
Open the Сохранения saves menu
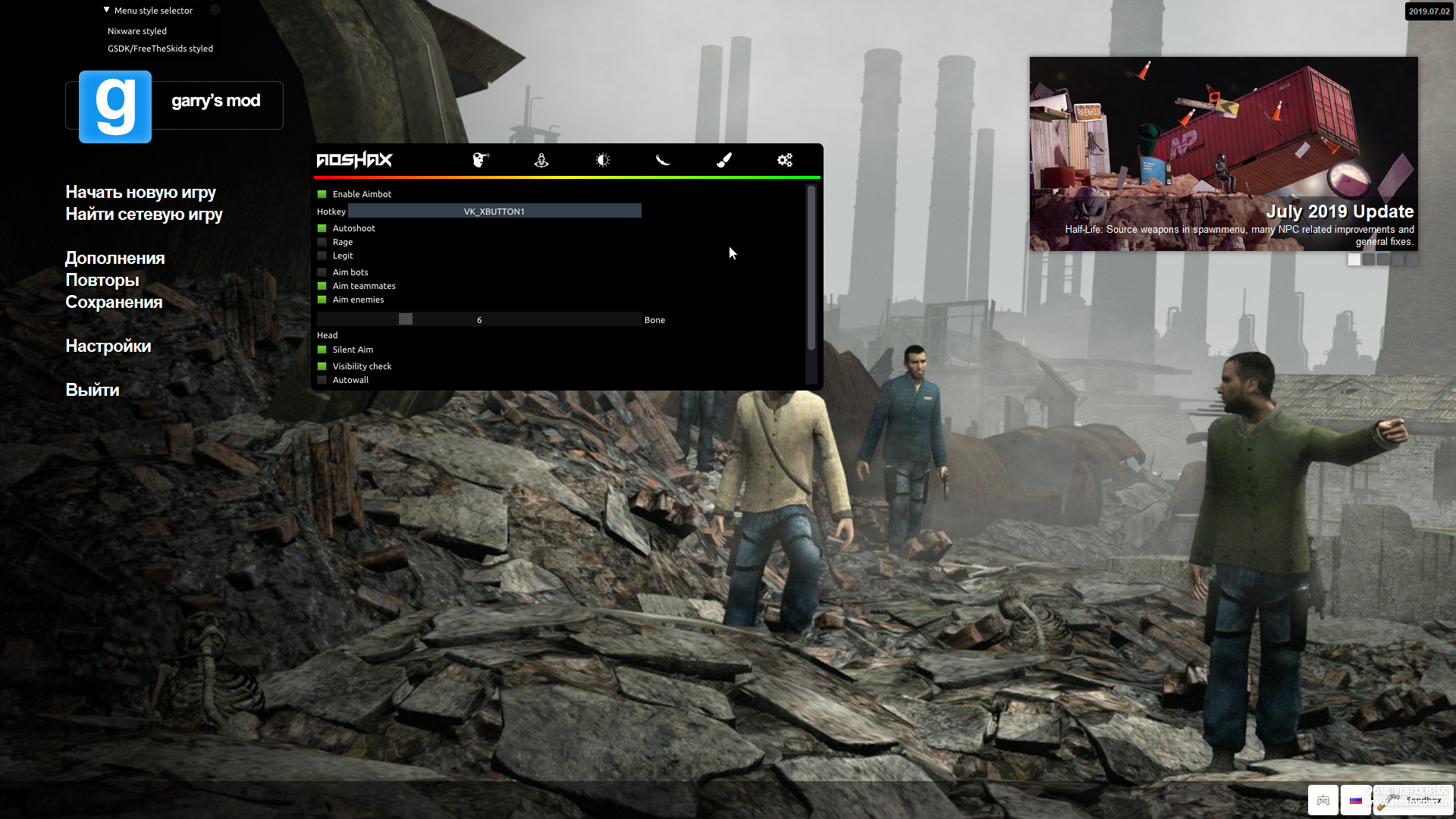pos(114,302)
